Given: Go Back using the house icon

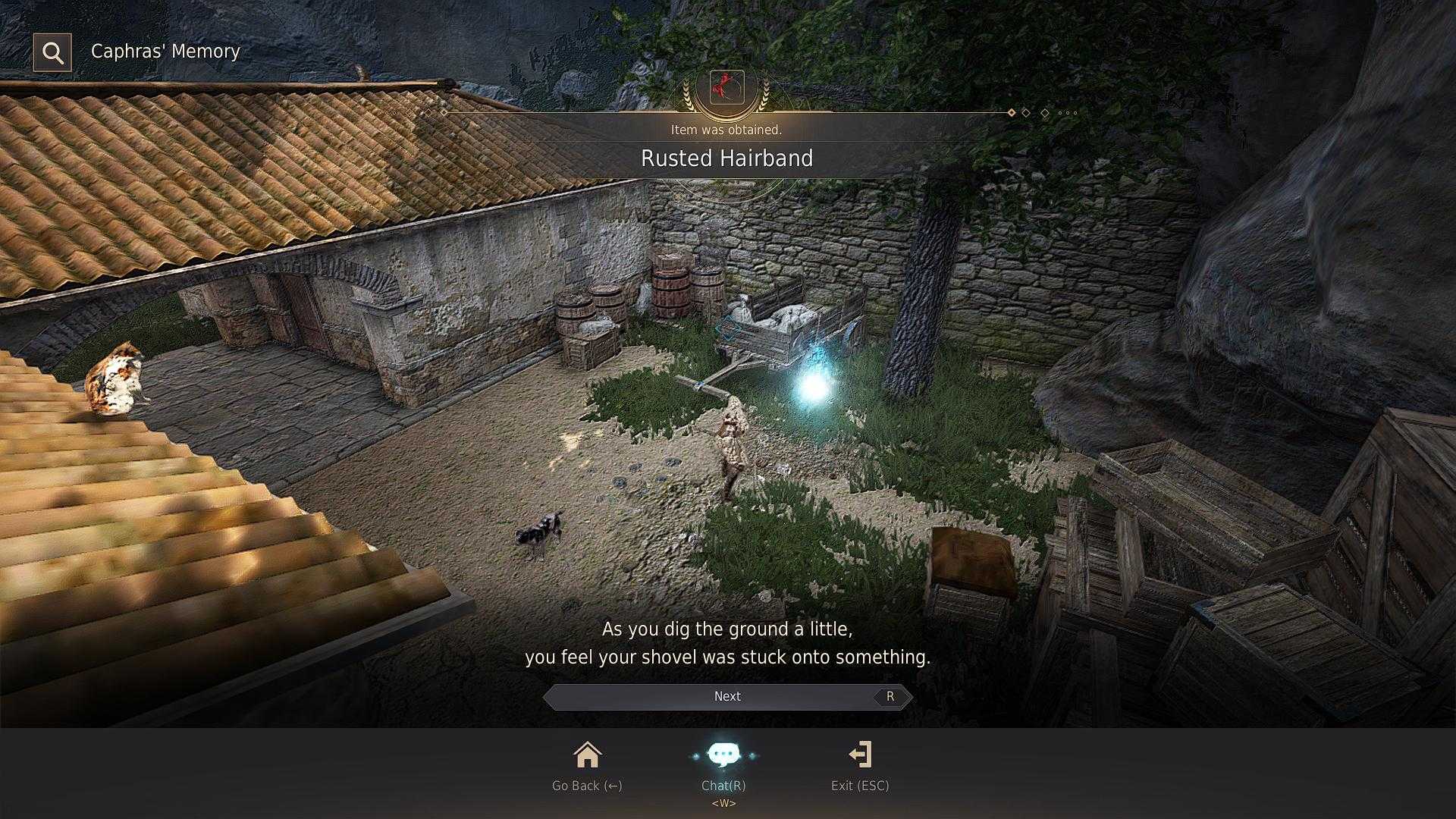Looking at the screenshot, I should point(587,755).
